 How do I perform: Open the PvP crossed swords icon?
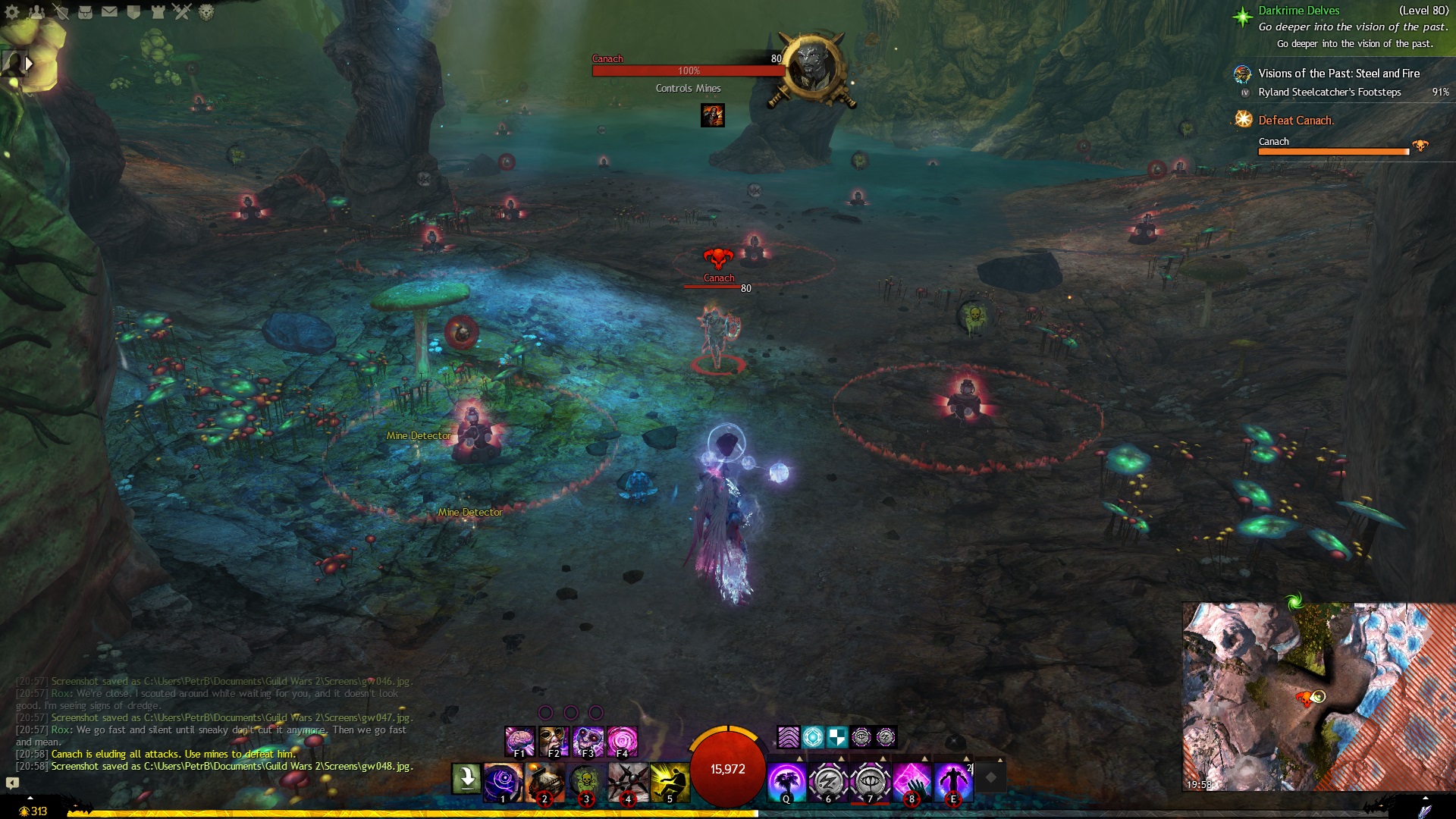click(182, 12)
